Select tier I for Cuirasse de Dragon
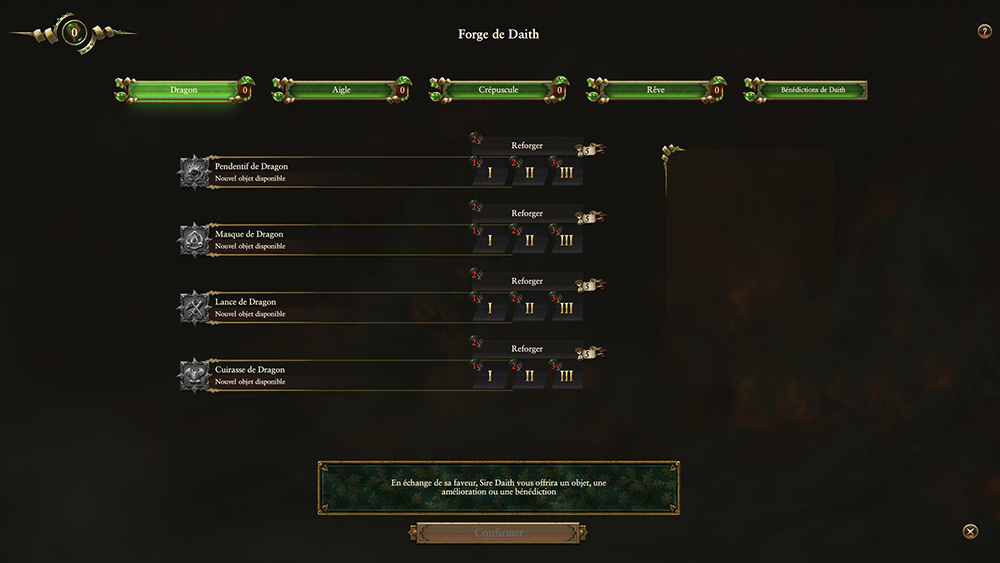 pos(490,376)
